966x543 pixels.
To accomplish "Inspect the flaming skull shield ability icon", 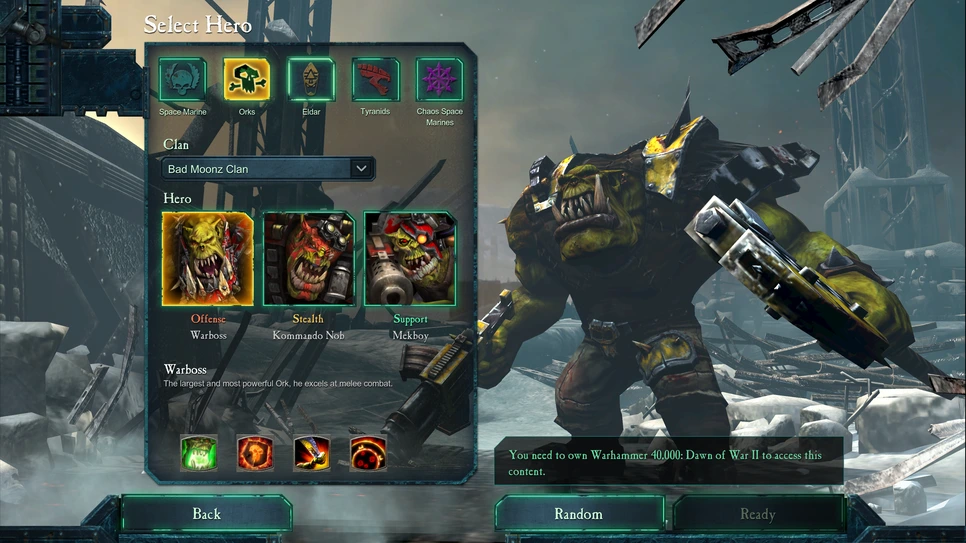I will point(255,453).
